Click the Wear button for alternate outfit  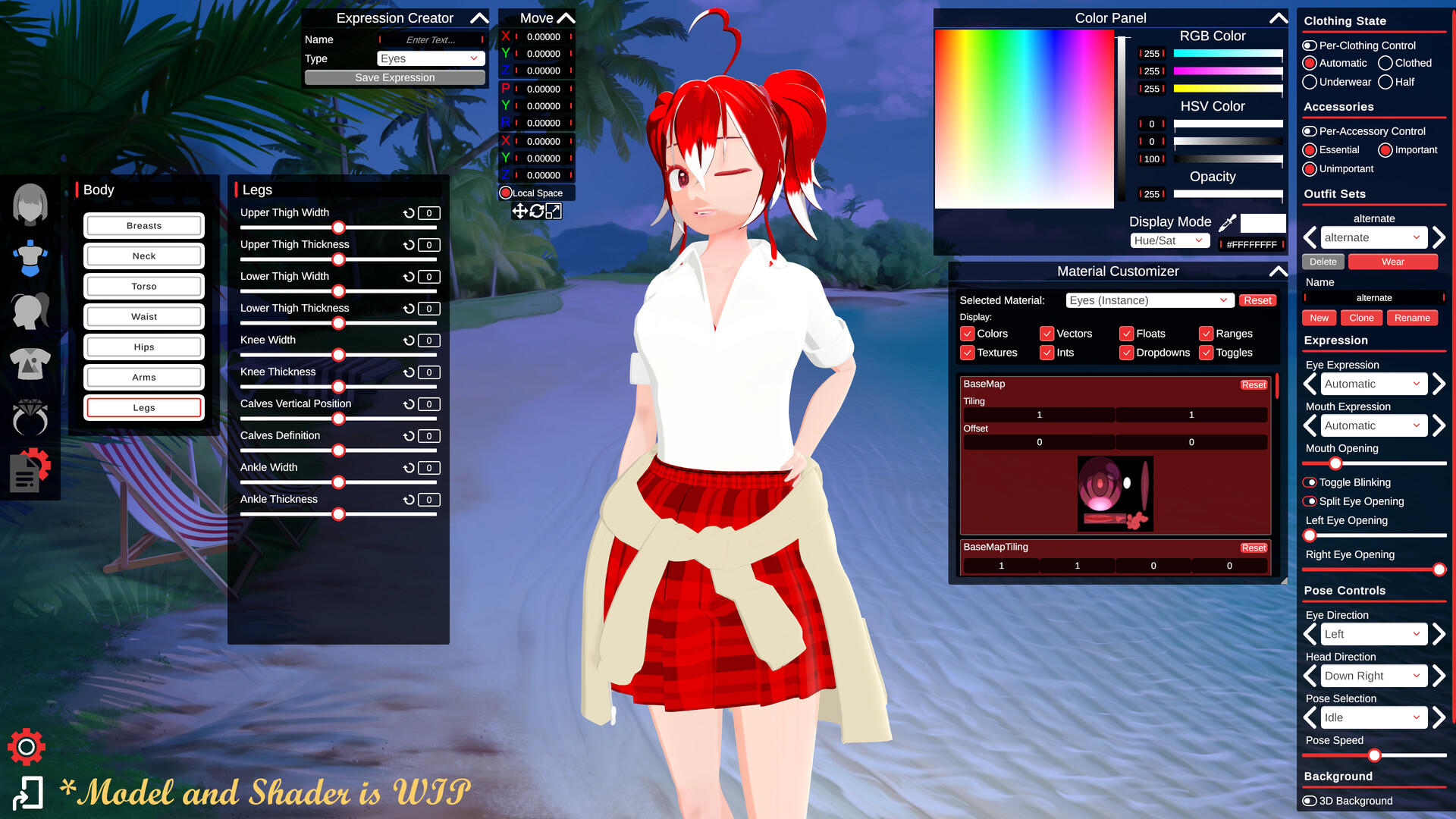click(x=1393, y=262)
